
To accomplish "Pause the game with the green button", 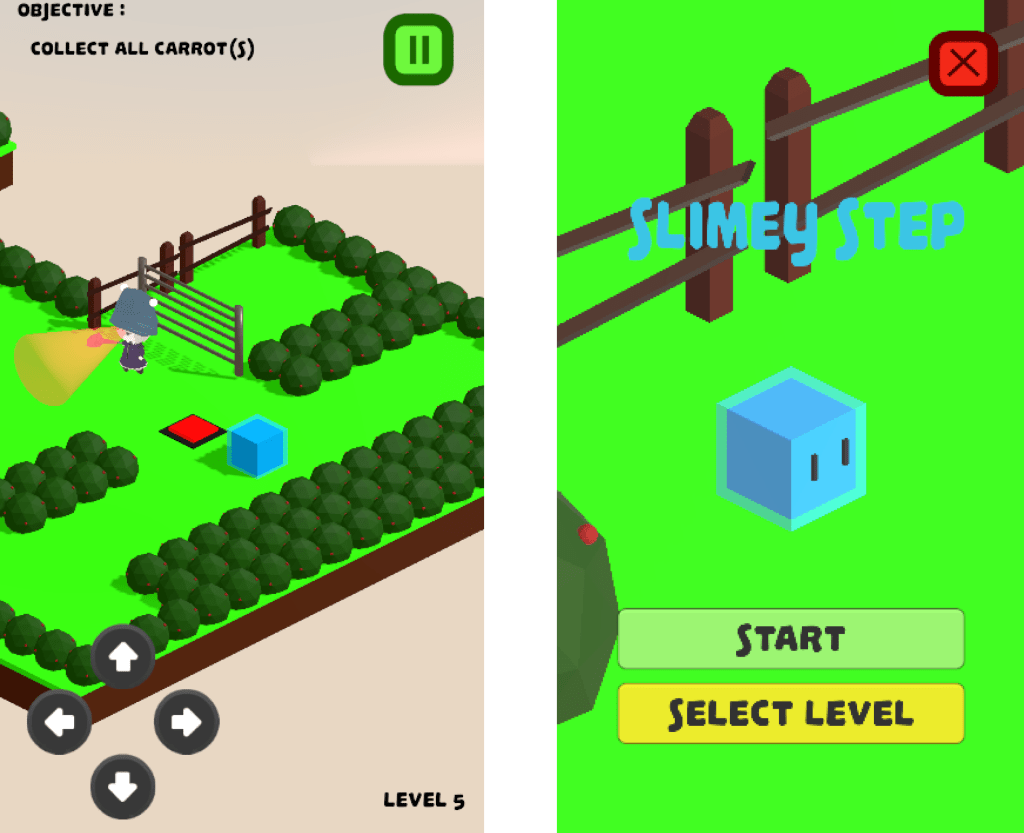I will click(418, 49).
